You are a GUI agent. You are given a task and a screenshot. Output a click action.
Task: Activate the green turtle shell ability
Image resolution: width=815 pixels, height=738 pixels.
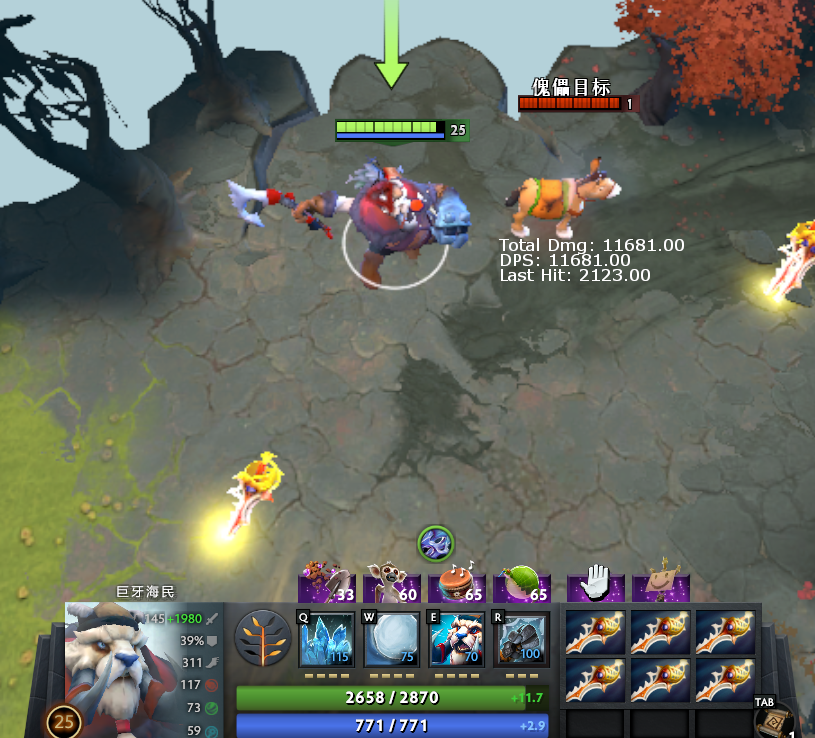[522, 581]
